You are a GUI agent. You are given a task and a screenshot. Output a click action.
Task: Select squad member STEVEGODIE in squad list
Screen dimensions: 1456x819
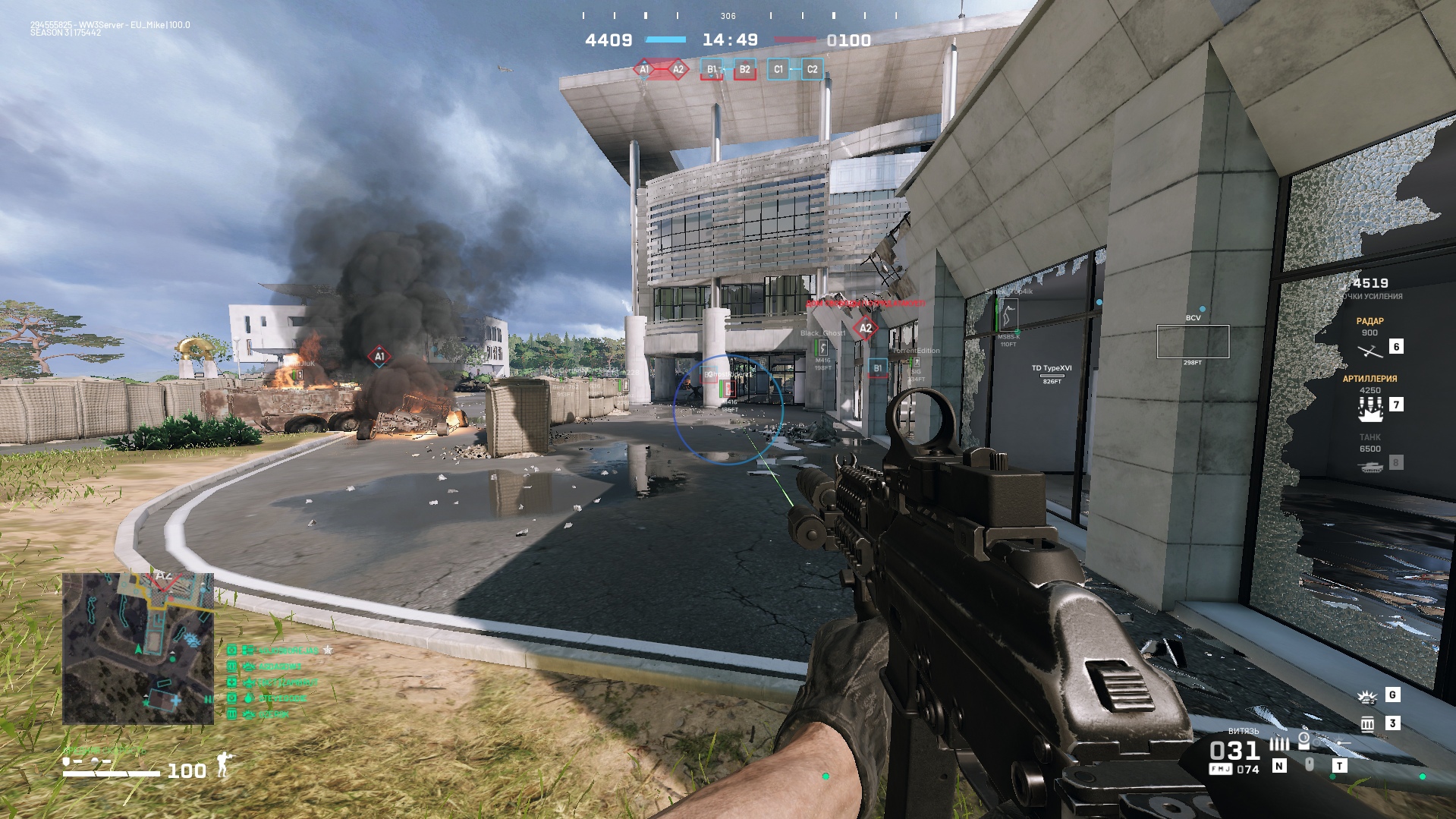pos(282,698)
